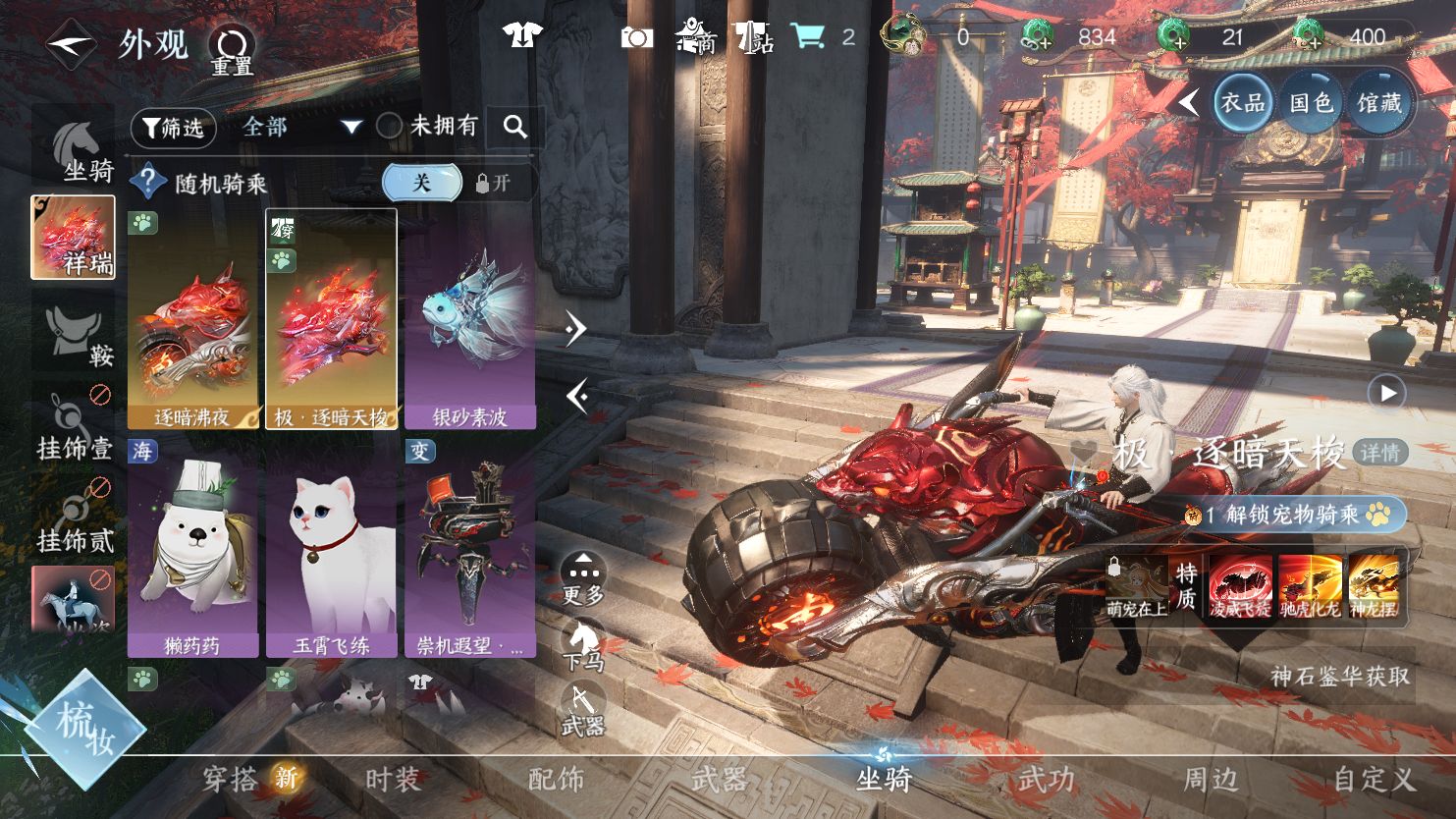Reset appearance with the 重置 button
Image resolution: width=1456 pixels, height=819 pixels.
click(x=233, y=49)
